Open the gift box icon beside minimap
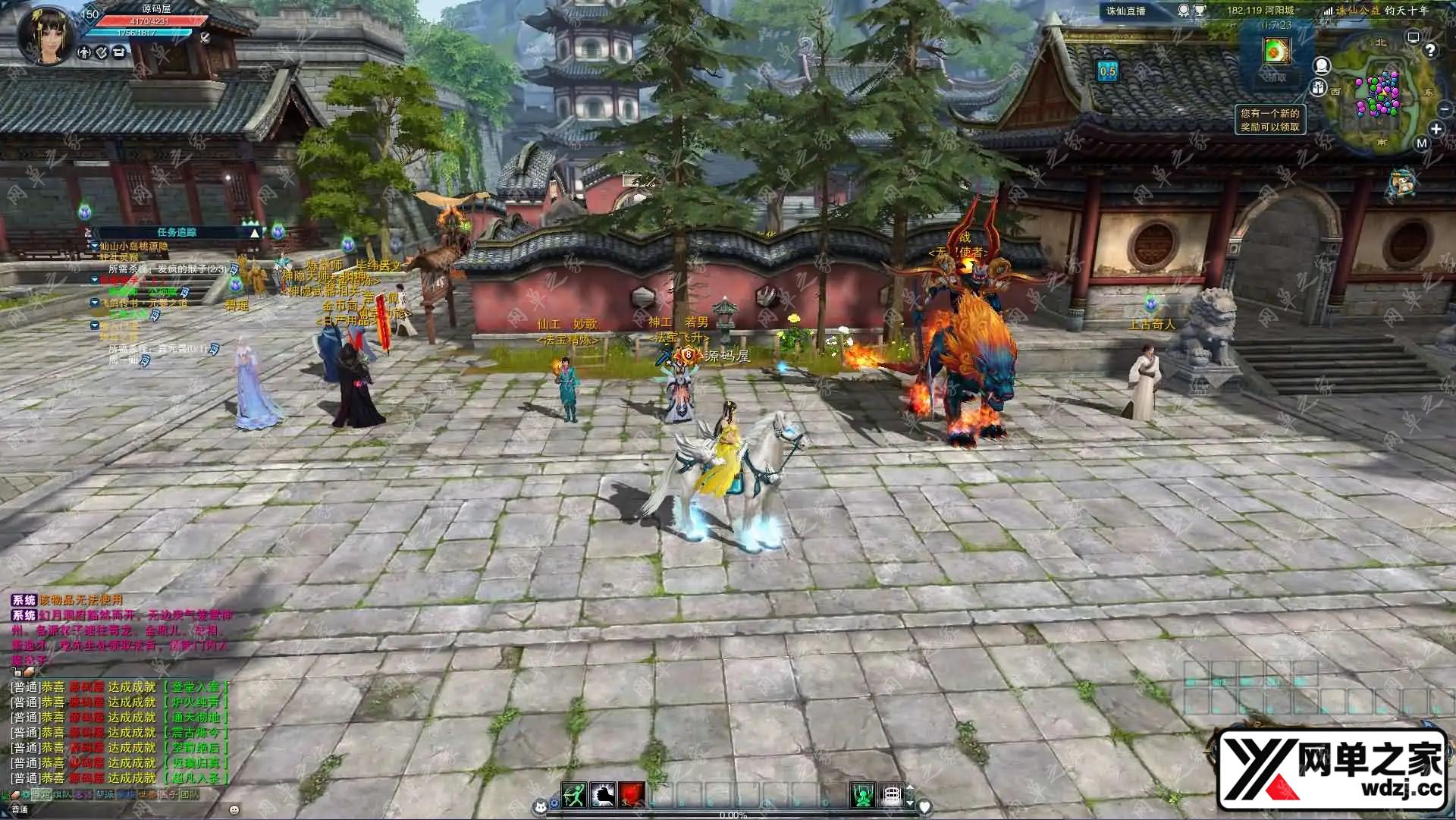1456x820 pixels. [1319, 88]
